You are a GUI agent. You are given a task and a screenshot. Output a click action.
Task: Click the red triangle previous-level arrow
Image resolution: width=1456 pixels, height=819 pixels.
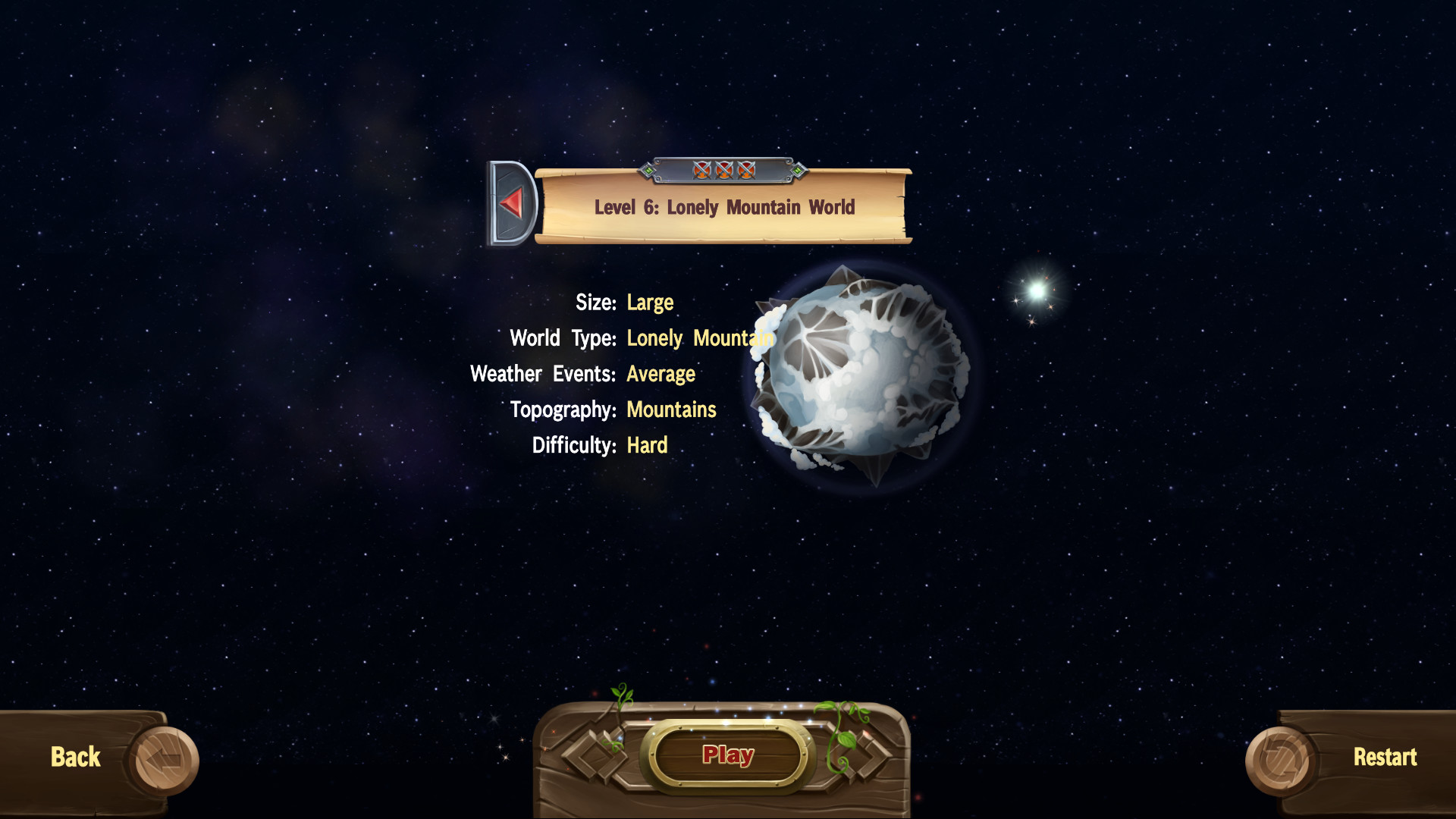512,202
